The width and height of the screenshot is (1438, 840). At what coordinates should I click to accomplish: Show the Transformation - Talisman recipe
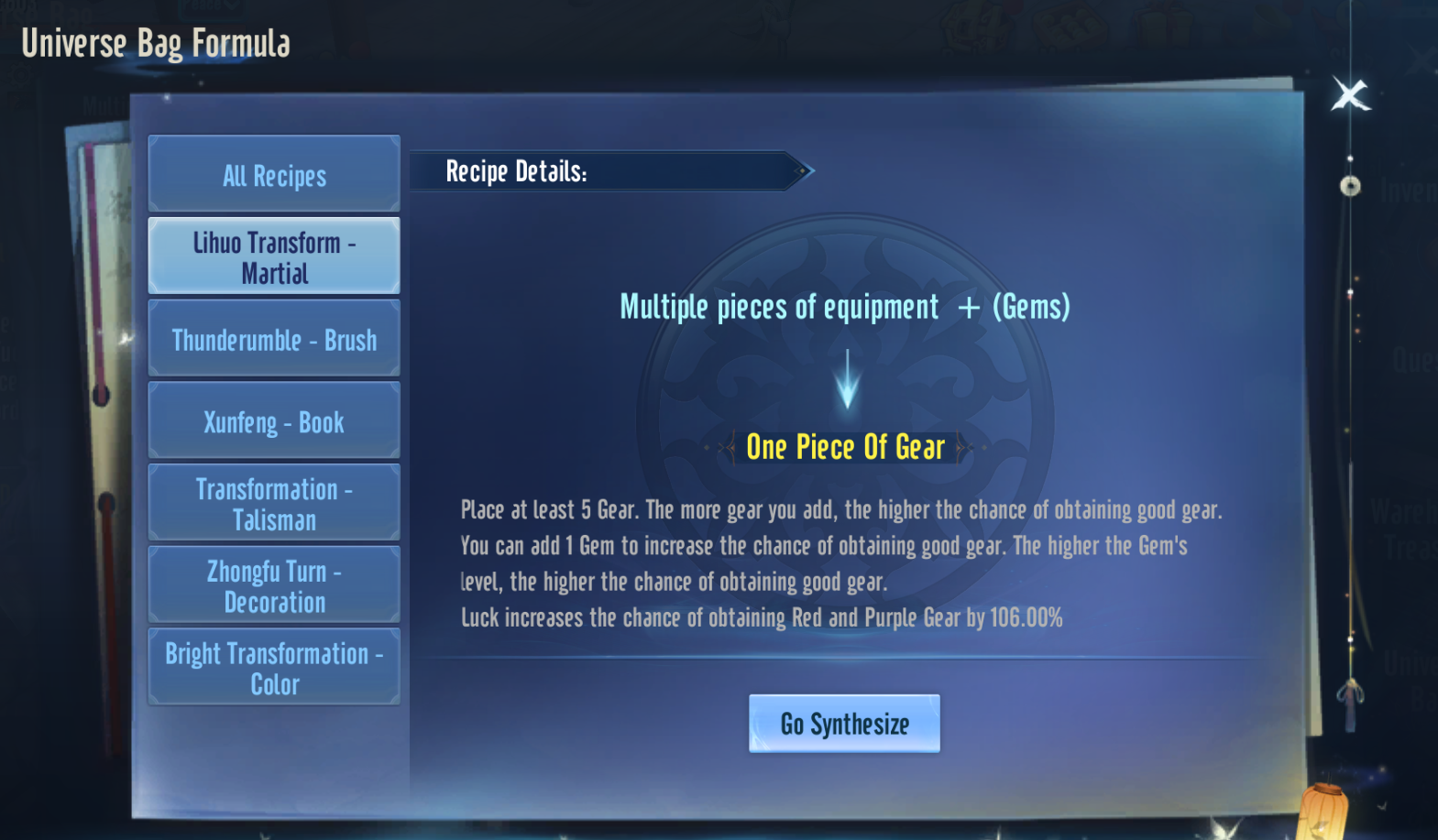coord(274,504)
